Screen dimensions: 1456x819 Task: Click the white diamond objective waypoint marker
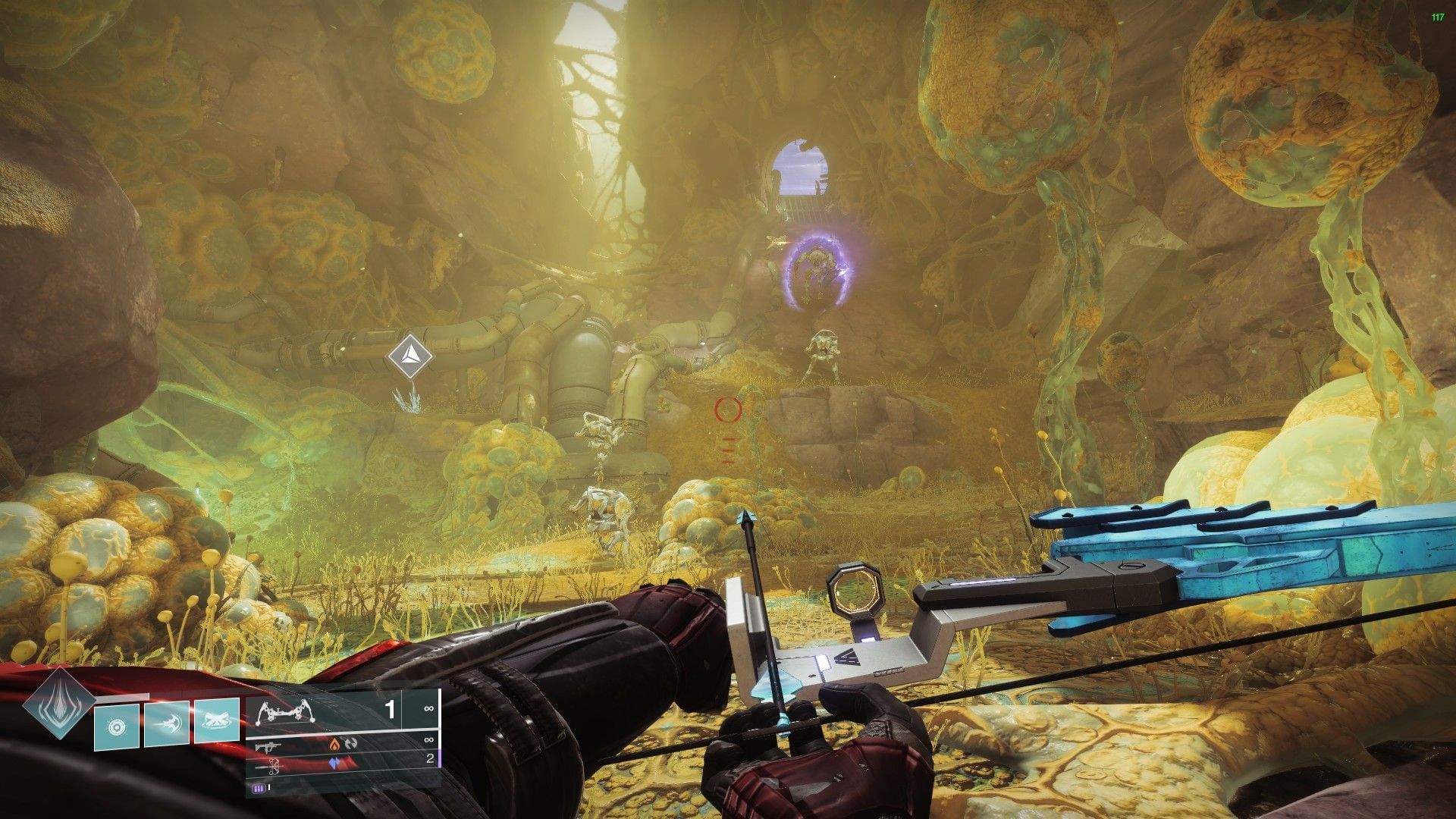pyautogui.click(x=410, y=355)
